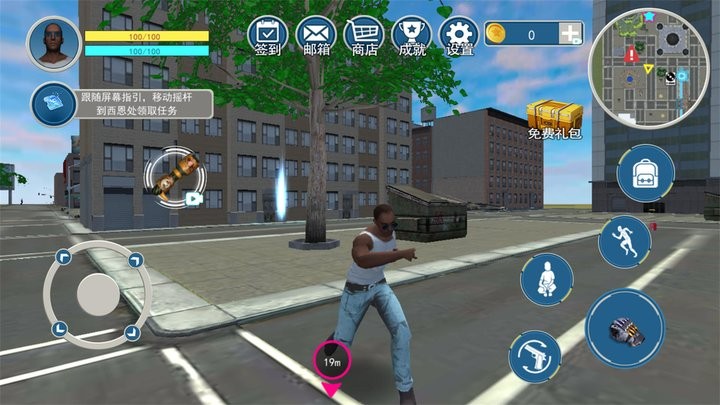Open the backpack inventory
720x405 pixels.
(x=645, y=173)
